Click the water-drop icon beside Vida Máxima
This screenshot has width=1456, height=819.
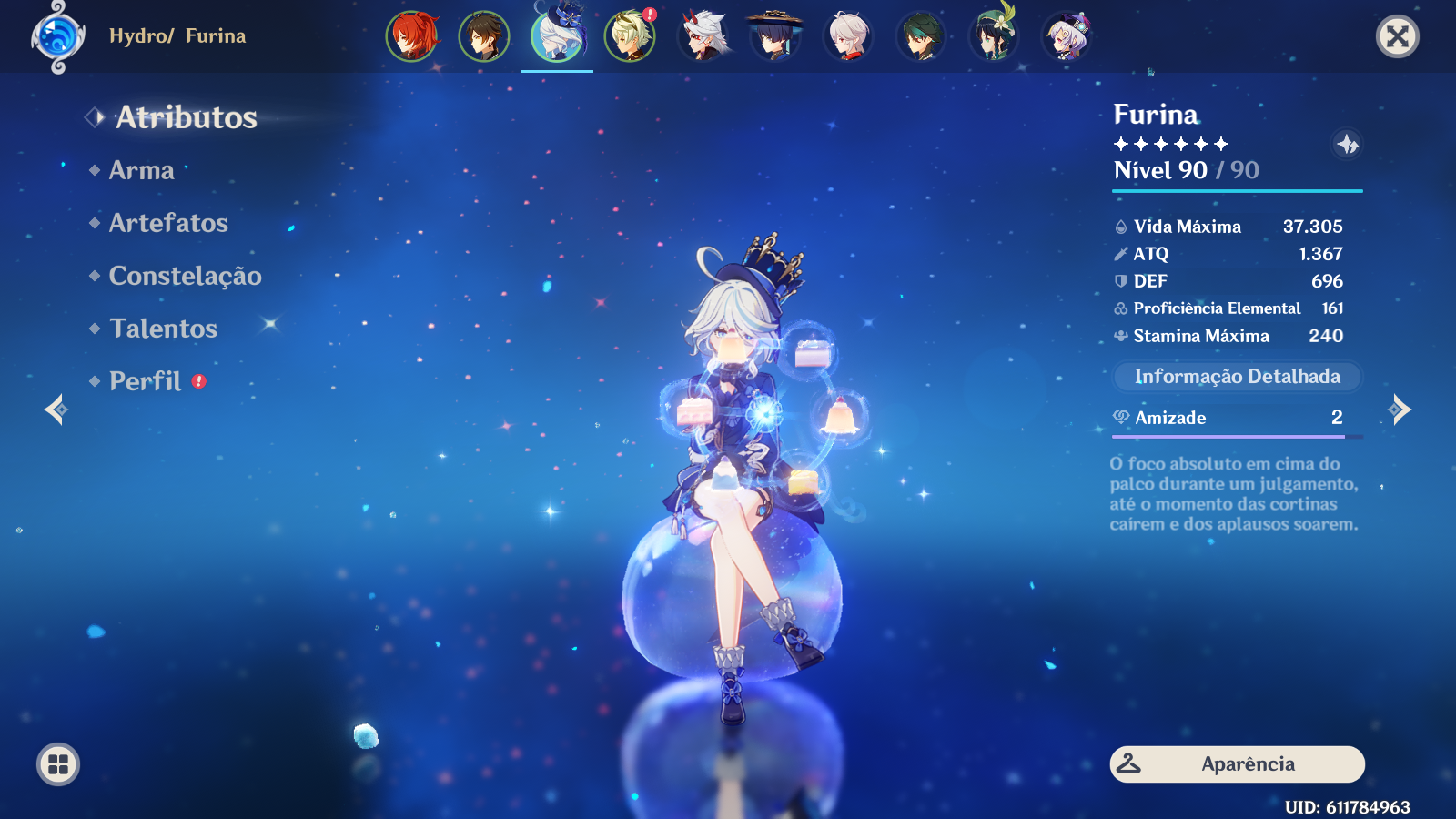(x=1118, y=227)
